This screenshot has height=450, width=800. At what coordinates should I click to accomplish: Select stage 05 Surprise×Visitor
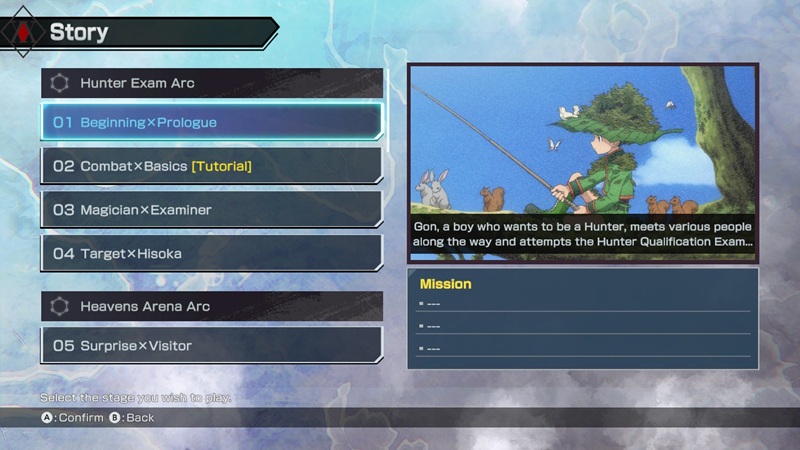coord(211,346)
